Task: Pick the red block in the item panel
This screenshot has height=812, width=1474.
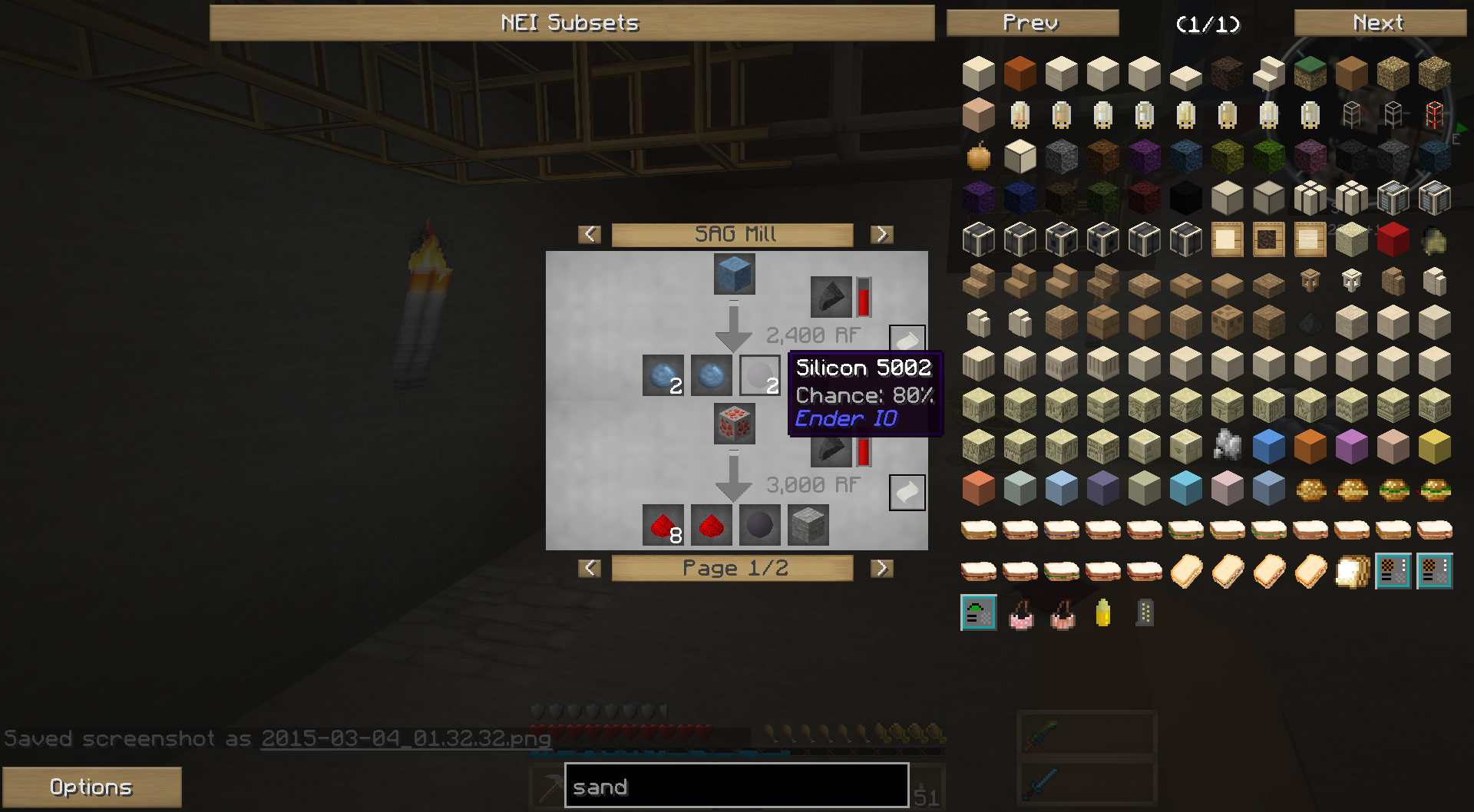Action: tap(1393, 239)
